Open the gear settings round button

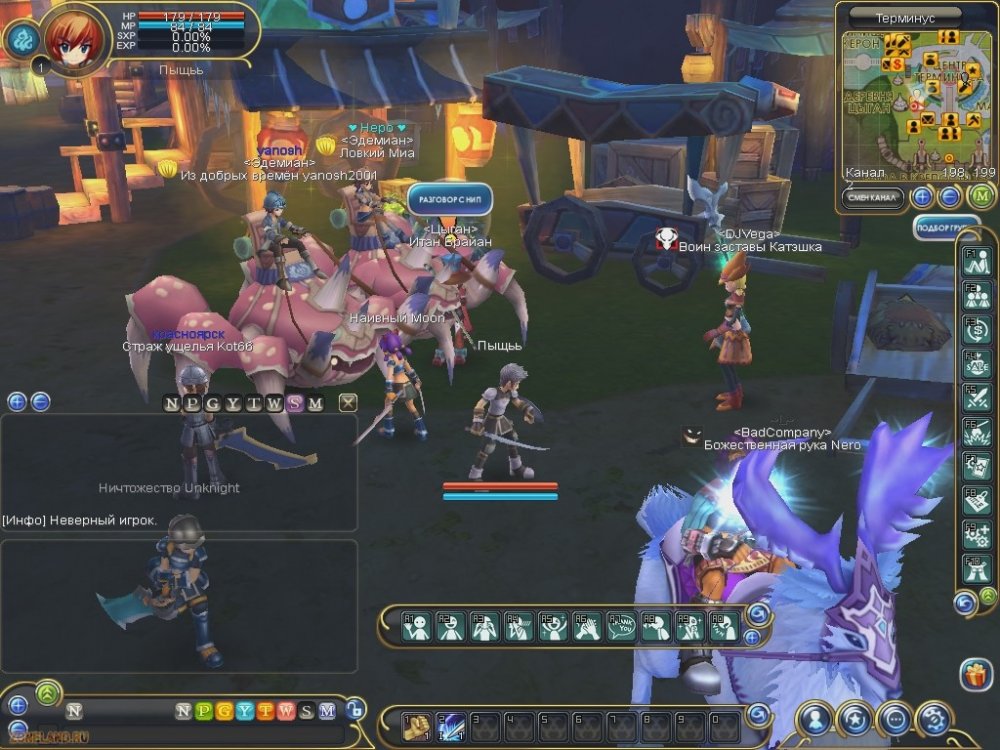[x=934, y=719]
